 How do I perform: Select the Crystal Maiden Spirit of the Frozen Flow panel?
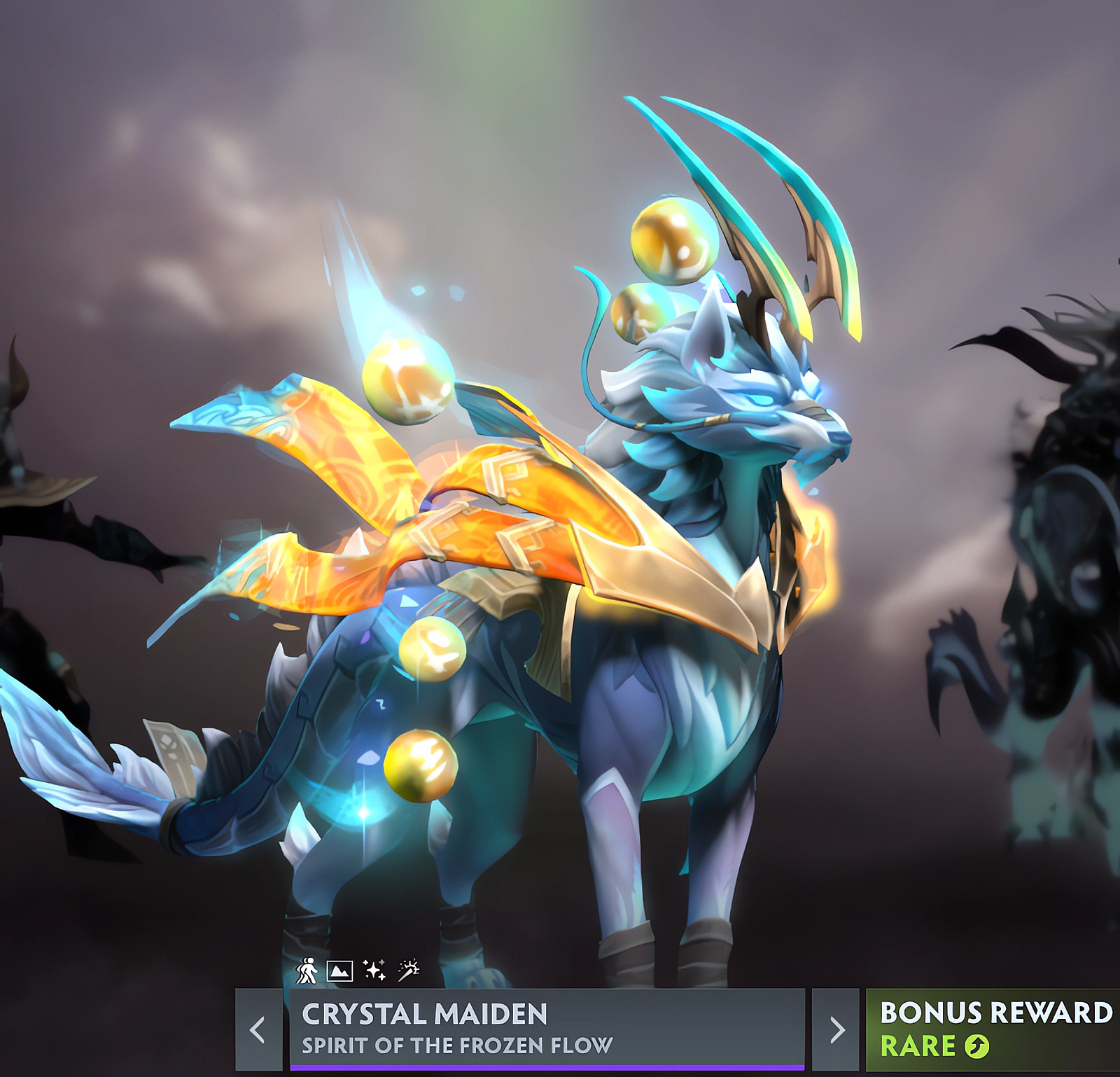point(546,1029)
